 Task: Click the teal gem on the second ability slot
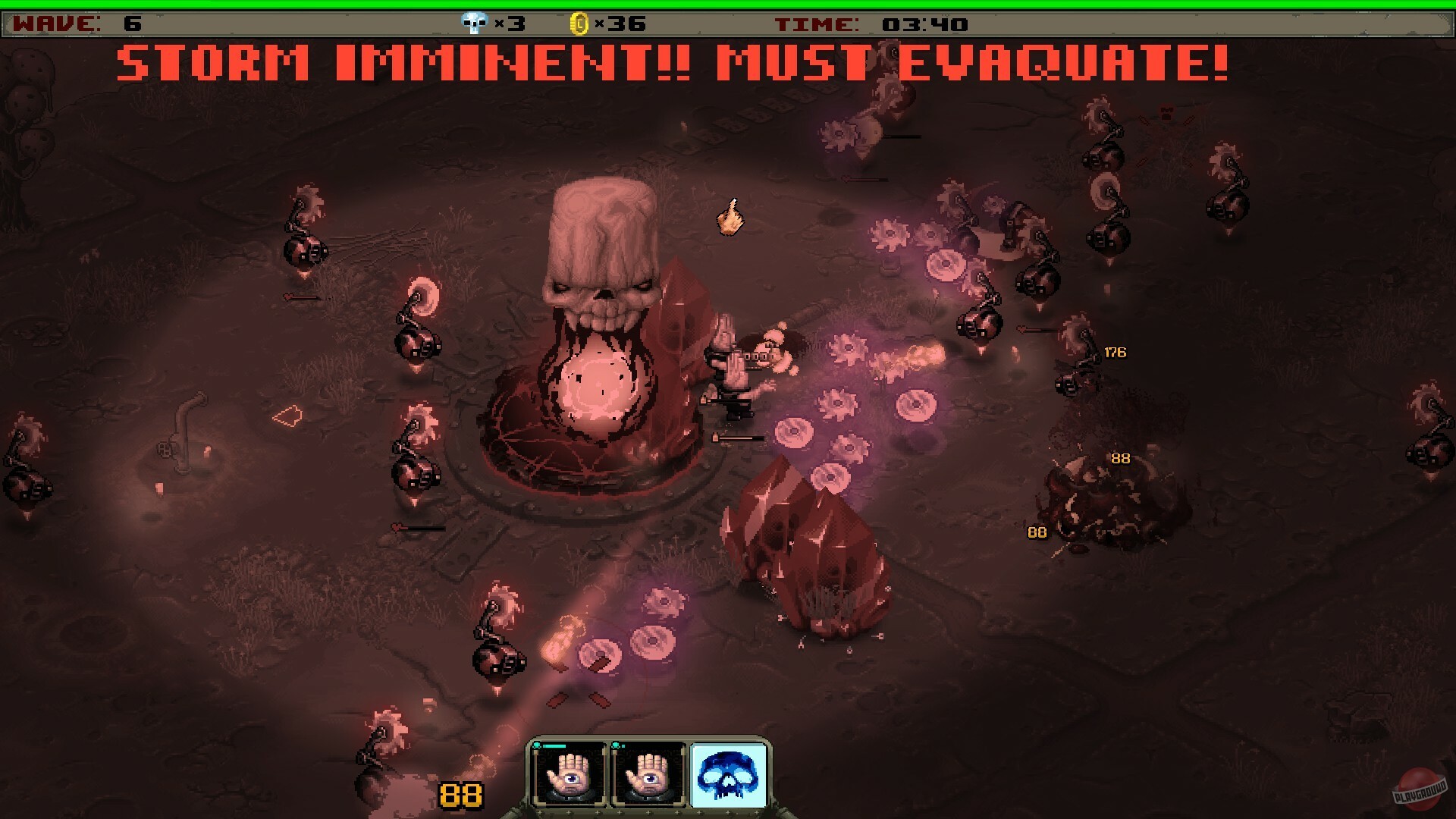(617, 745)
